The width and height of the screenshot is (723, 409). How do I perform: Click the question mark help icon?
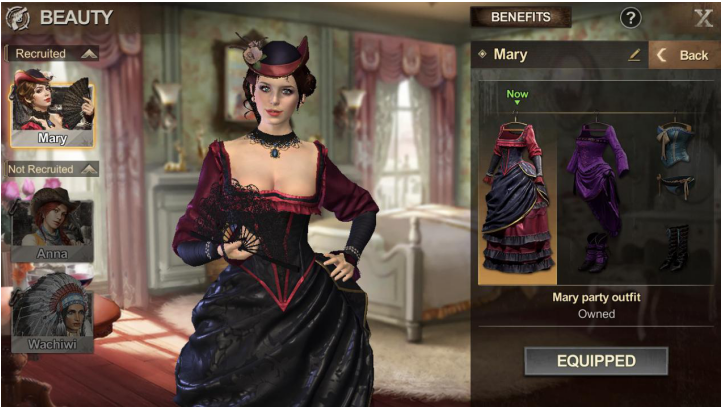point(630,17)
